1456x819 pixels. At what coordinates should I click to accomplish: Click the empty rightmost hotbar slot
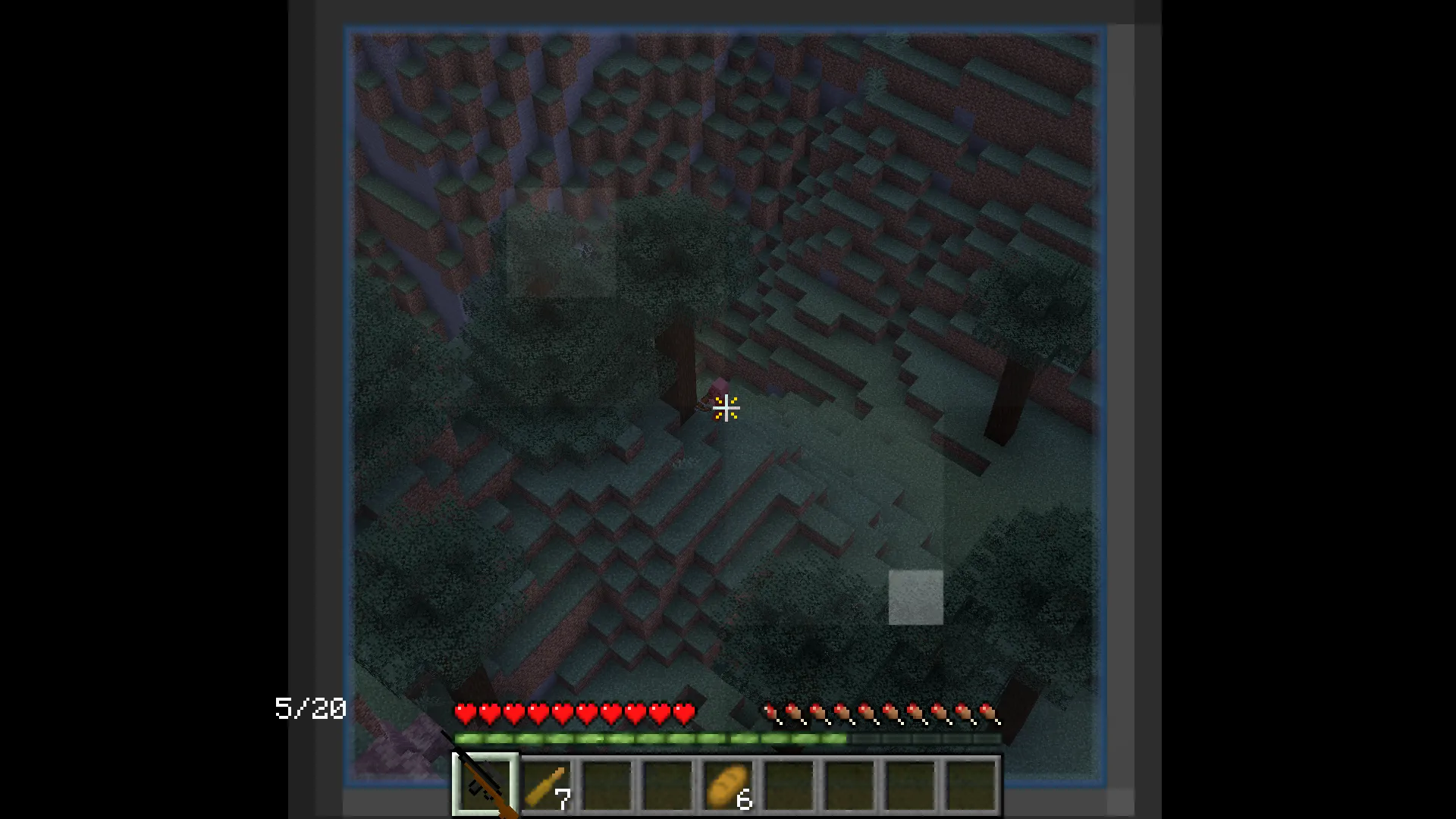pos(971,785)
